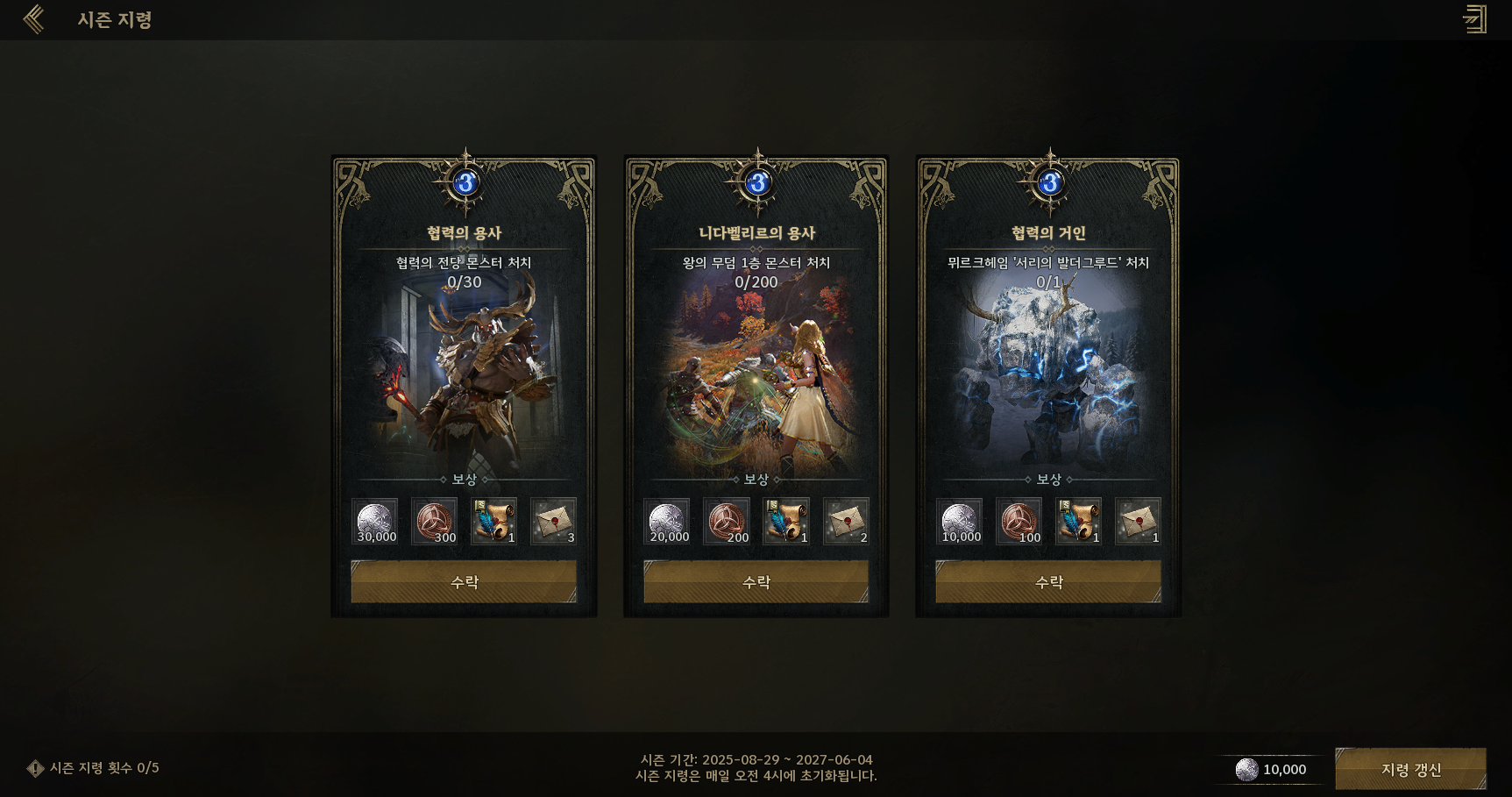Refresh orders with the 지령 갱신 button
The width and height of the screenshot is (1512, 797).
pos(1410,769)
